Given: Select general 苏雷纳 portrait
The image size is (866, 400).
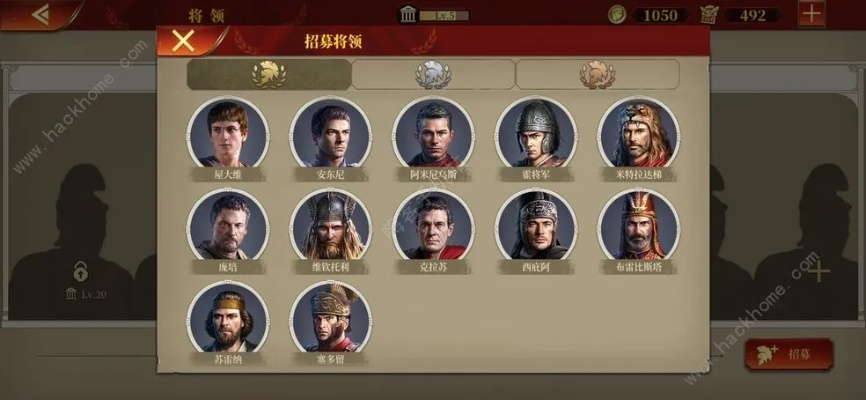Looking at the screenshot, I should pos(227,317).
